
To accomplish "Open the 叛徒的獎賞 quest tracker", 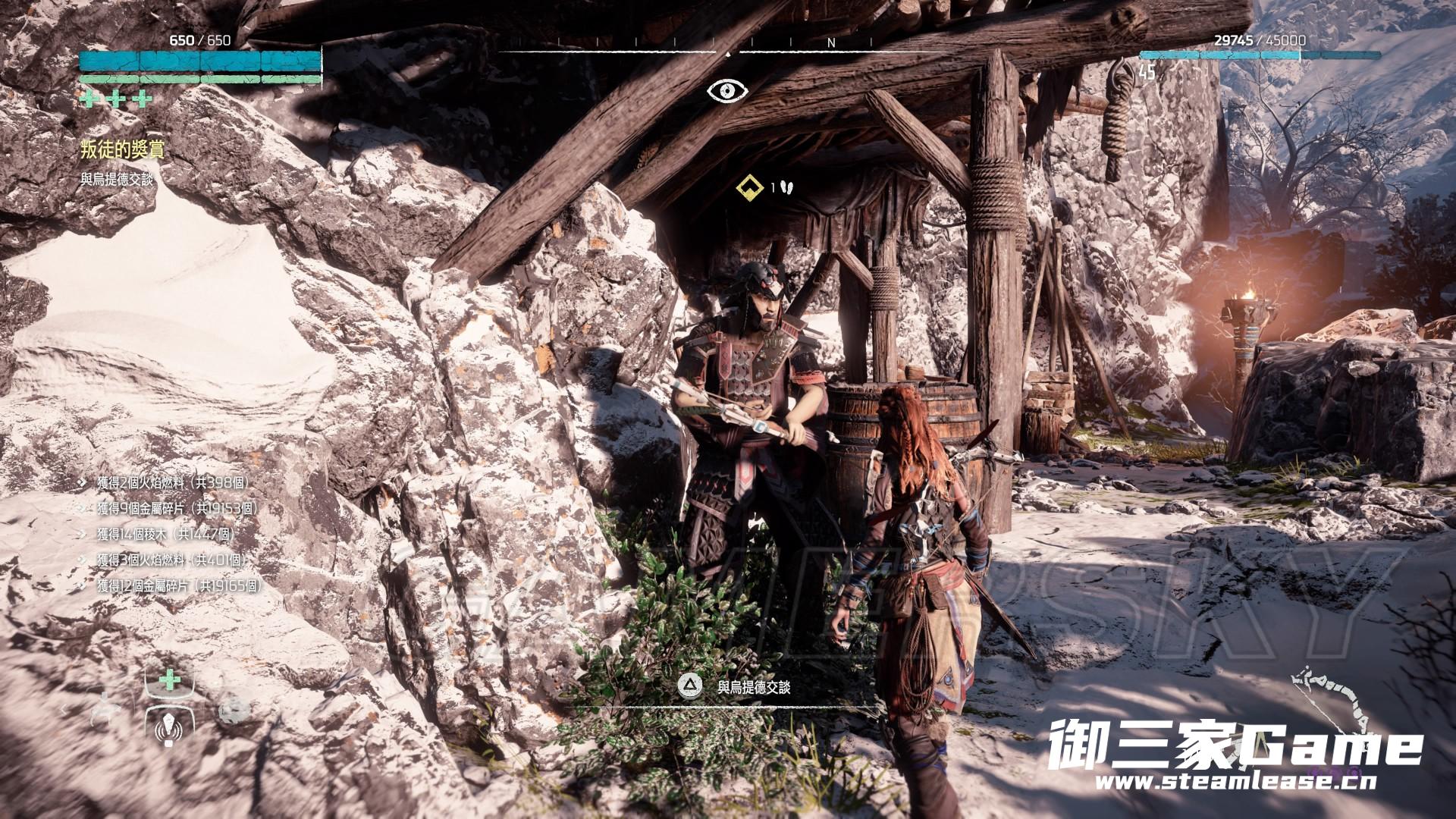I will coord(122,149).
